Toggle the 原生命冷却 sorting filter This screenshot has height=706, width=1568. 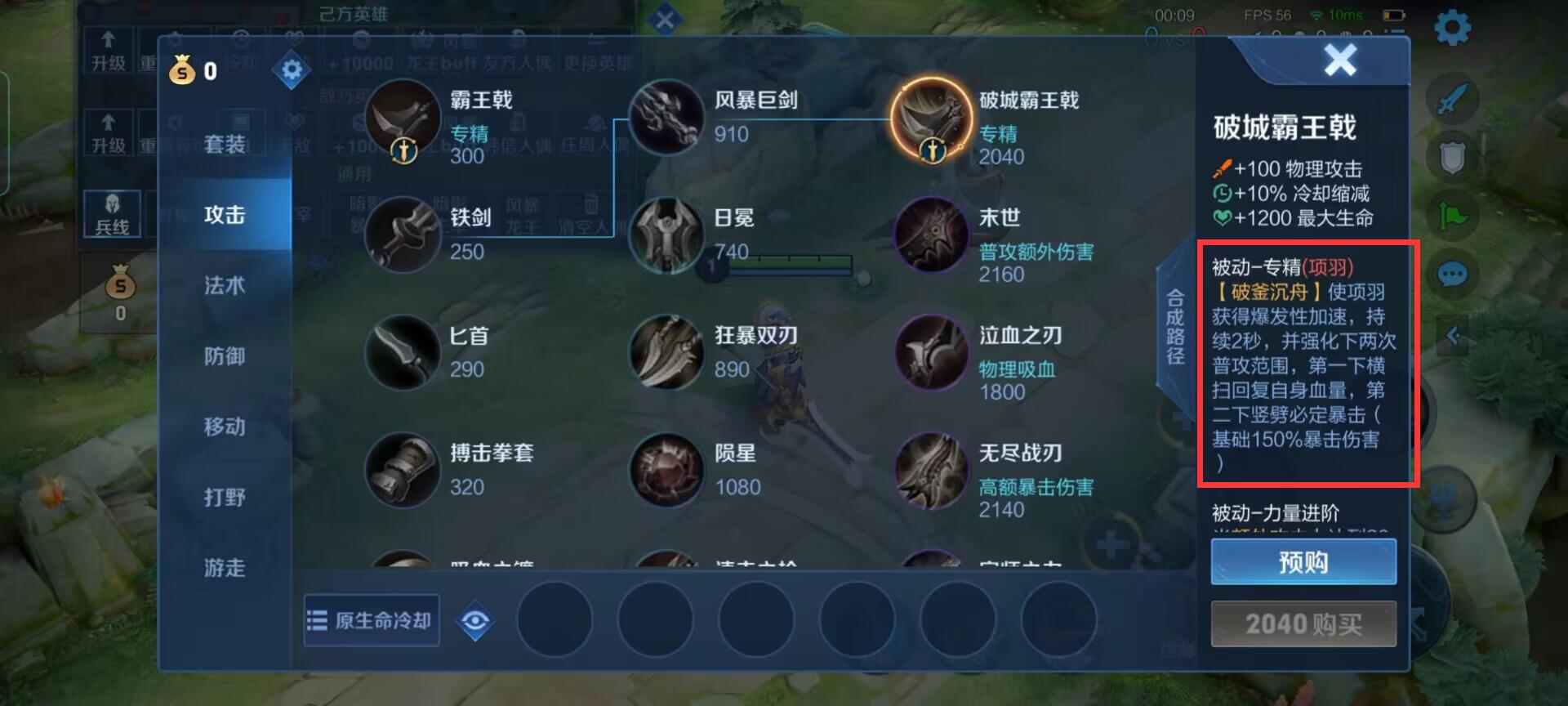click(x=371, y=621)
